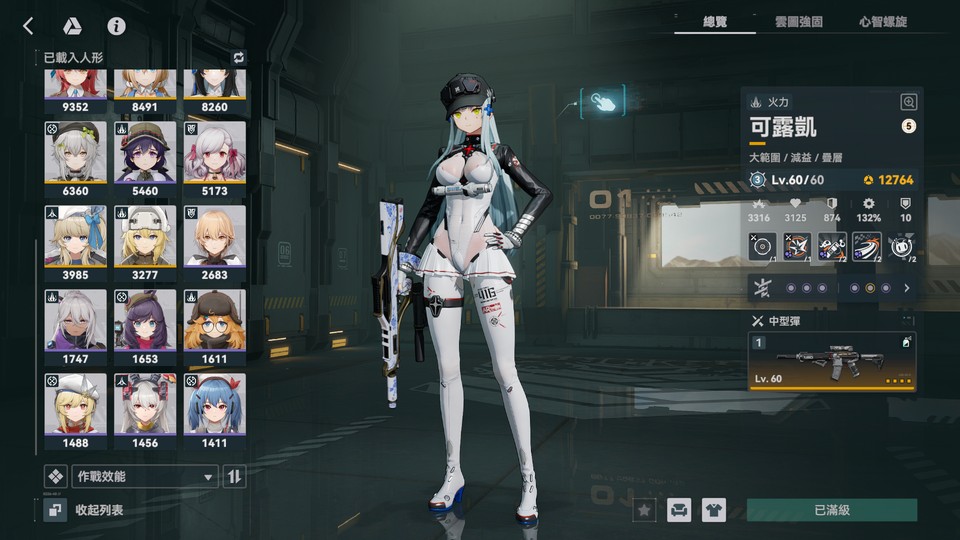
Task: Toggle the sort order button
Action: tap(234, 477)
